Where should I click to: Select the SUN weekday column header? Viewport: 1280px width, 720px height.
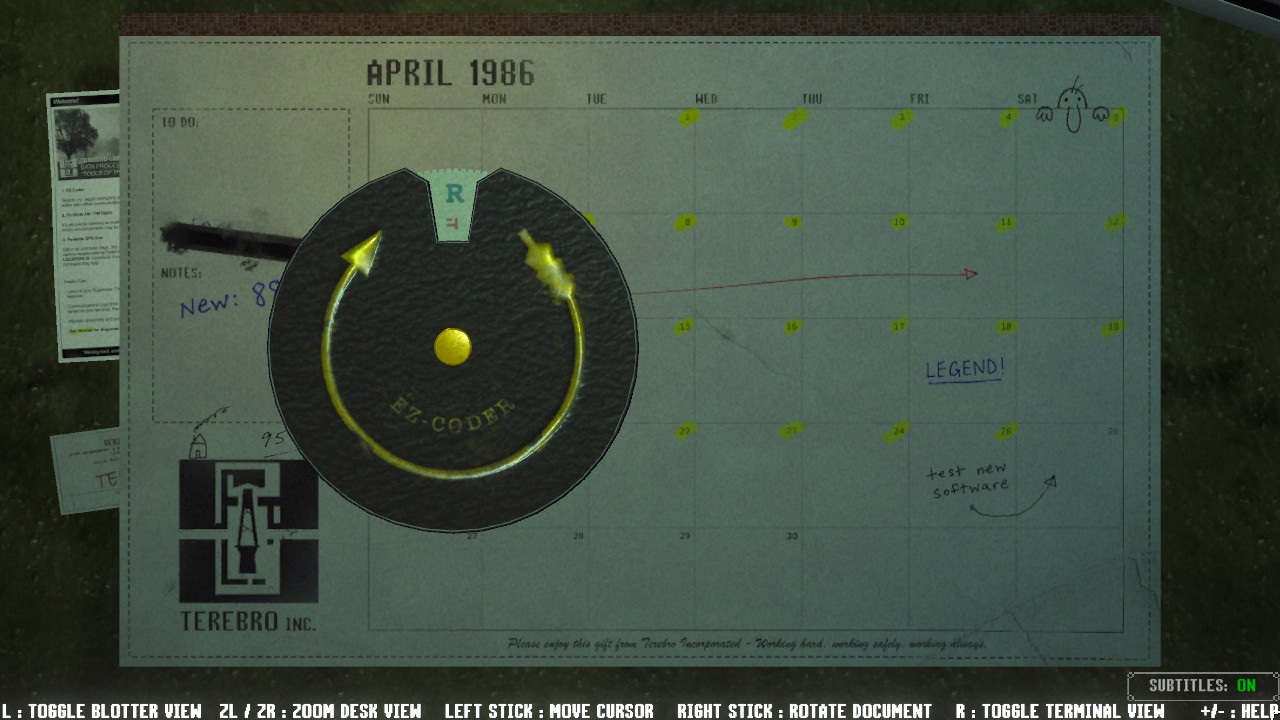[380, 99]
